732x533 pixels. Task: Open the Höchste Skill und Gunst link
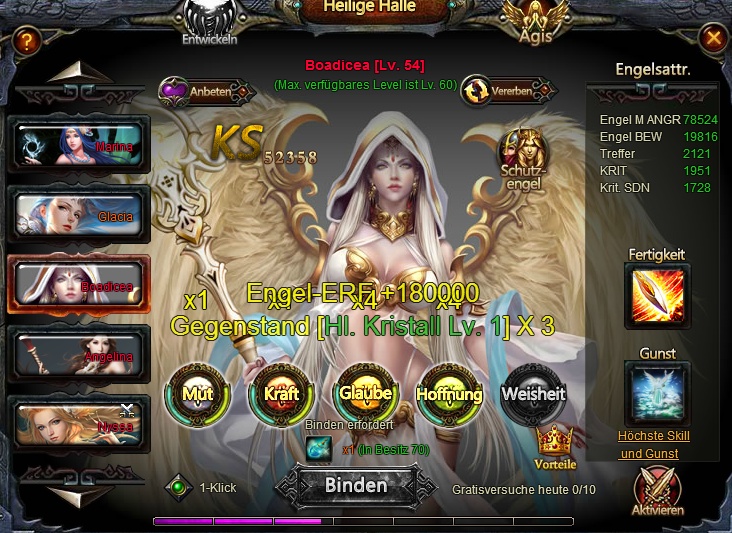click(653, 445)
